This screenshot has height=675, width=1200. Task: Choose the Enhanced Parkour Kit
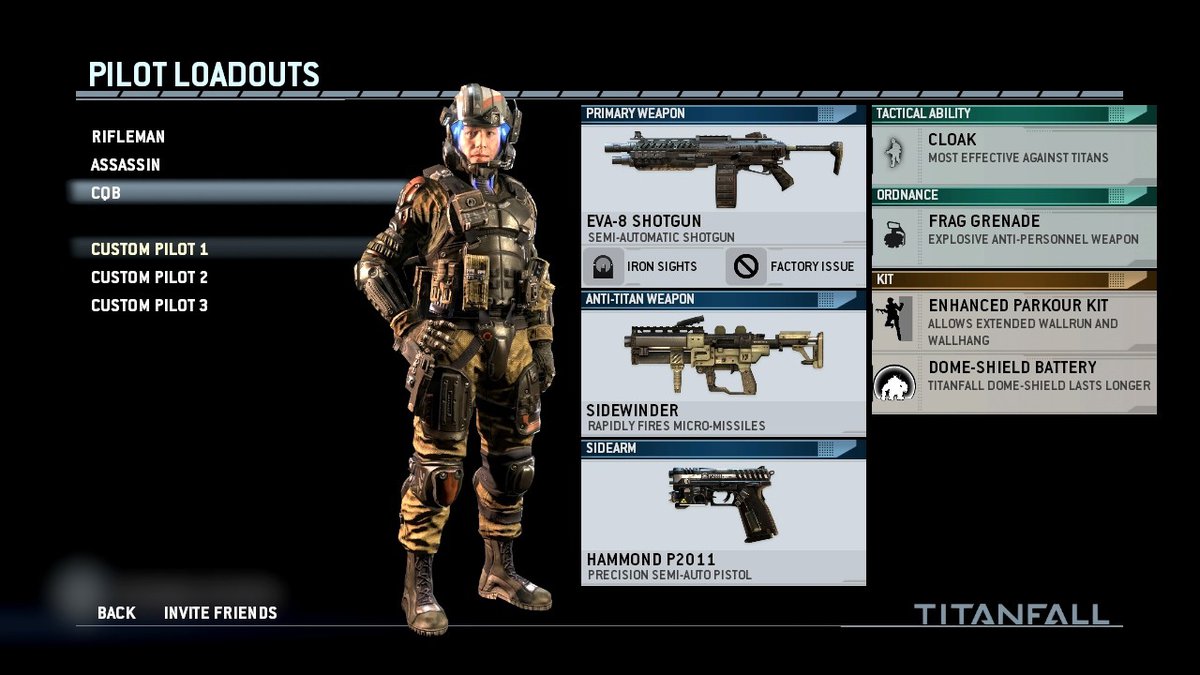pos(1014,318)
